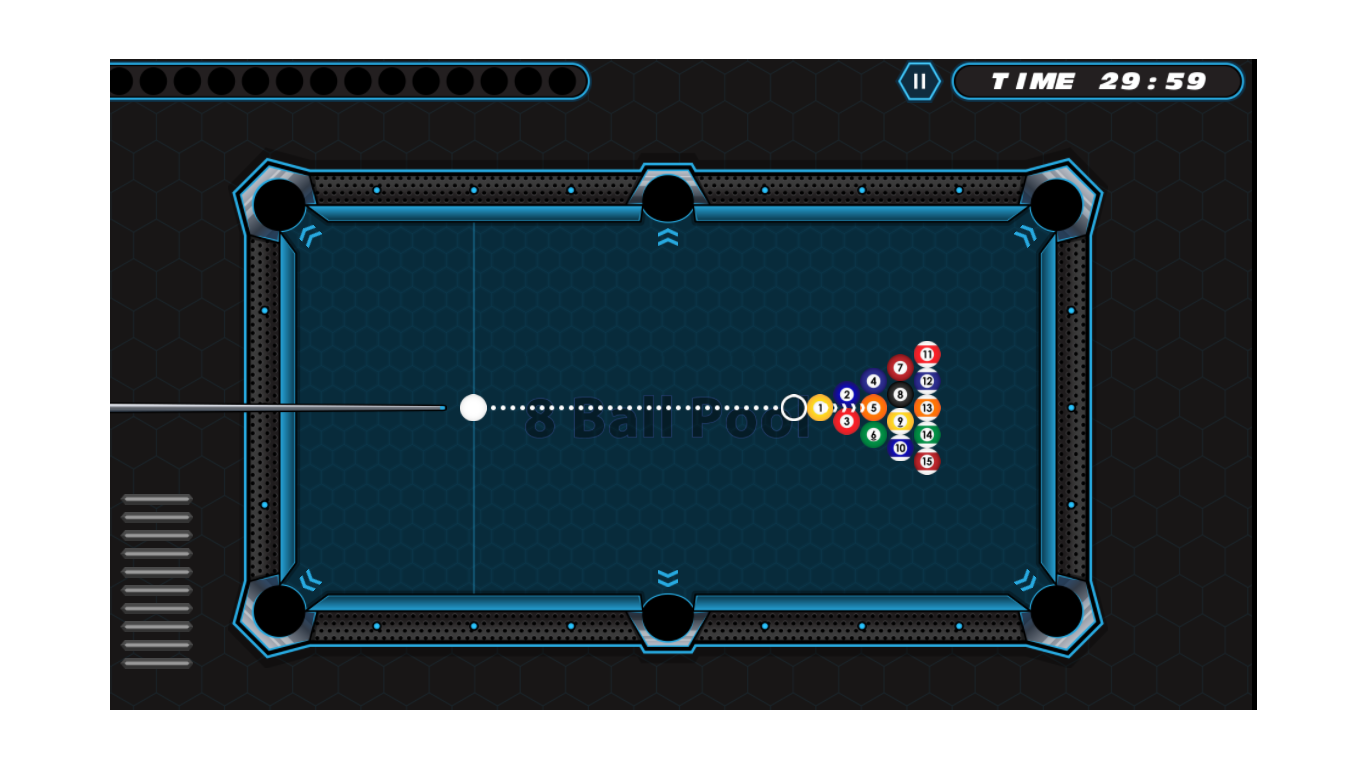Click the yellow 1 ball at rack front
Viewport: 1366px width, 768px height.
point(820,408)
